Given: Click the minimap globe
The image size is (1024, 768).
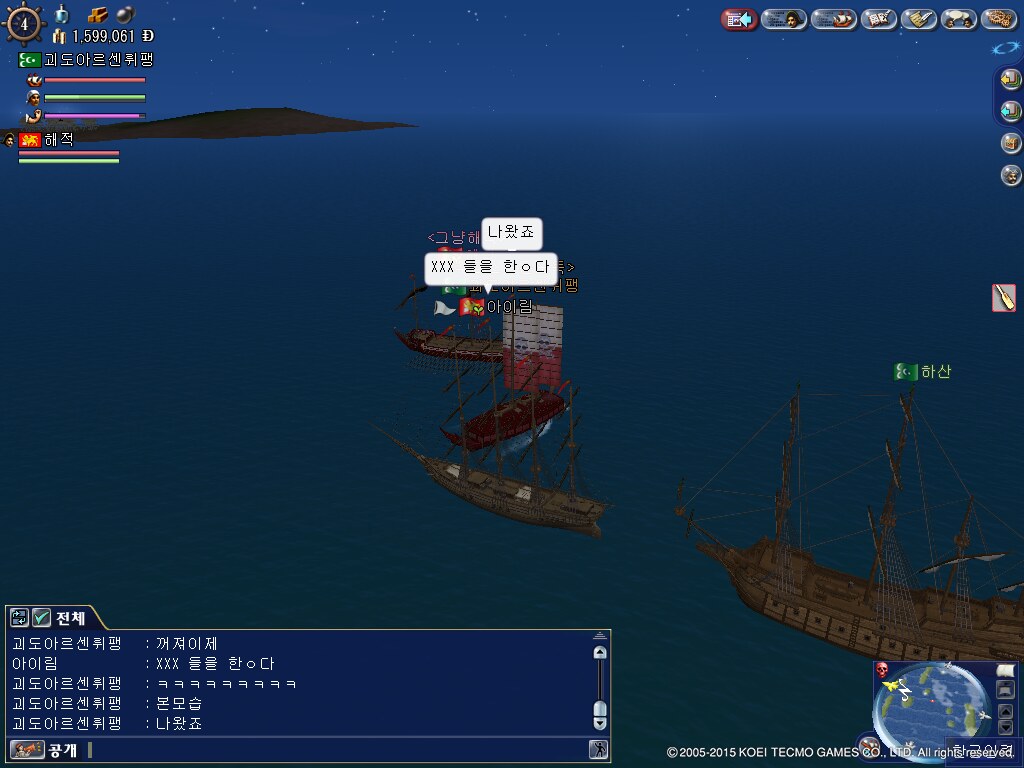Looking at the screenshot, I should [925, 708].
